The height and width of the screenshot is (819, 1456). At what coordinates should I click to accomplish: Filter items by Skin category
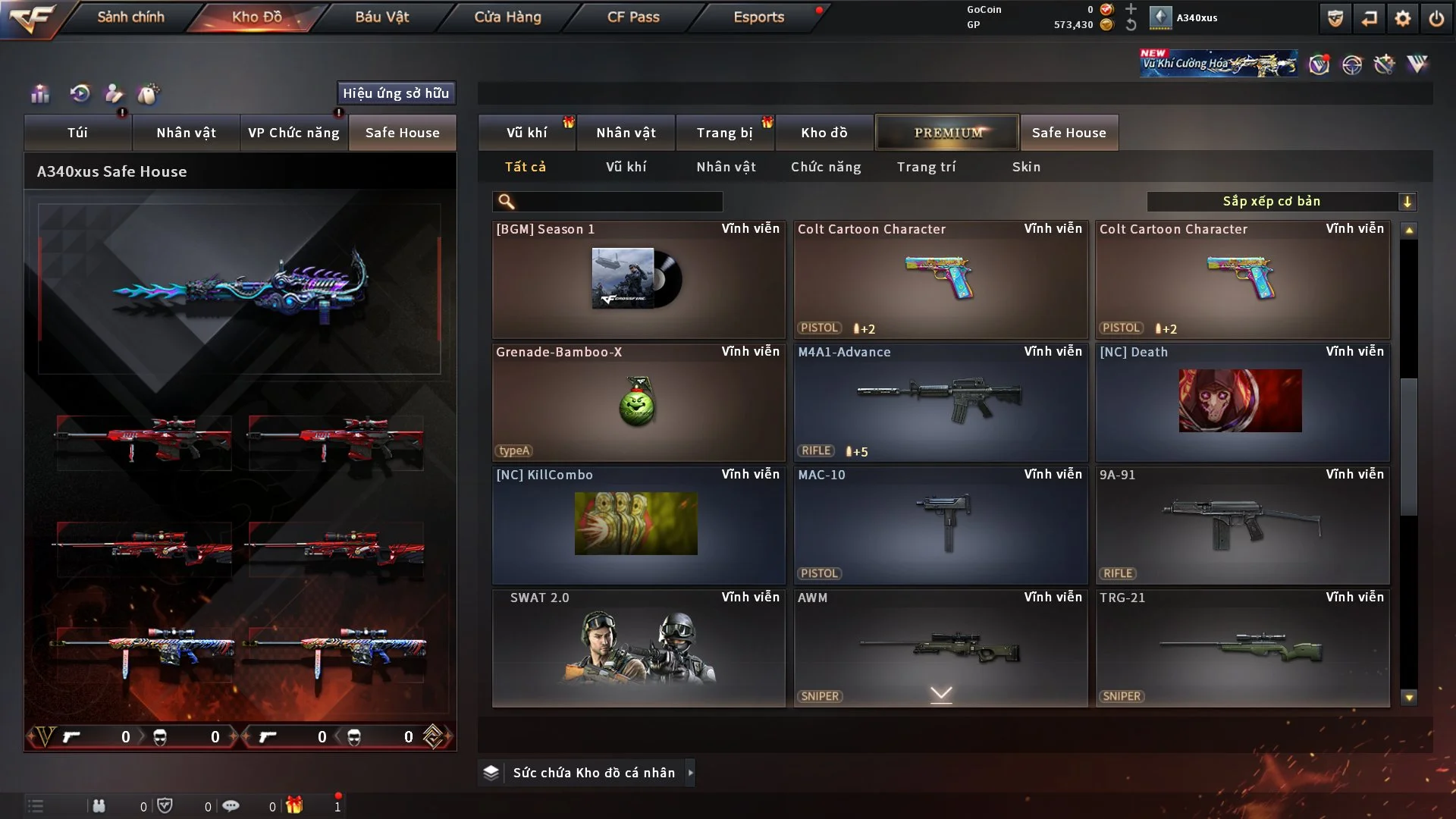pyautogui.click(x=1026, y=167)
